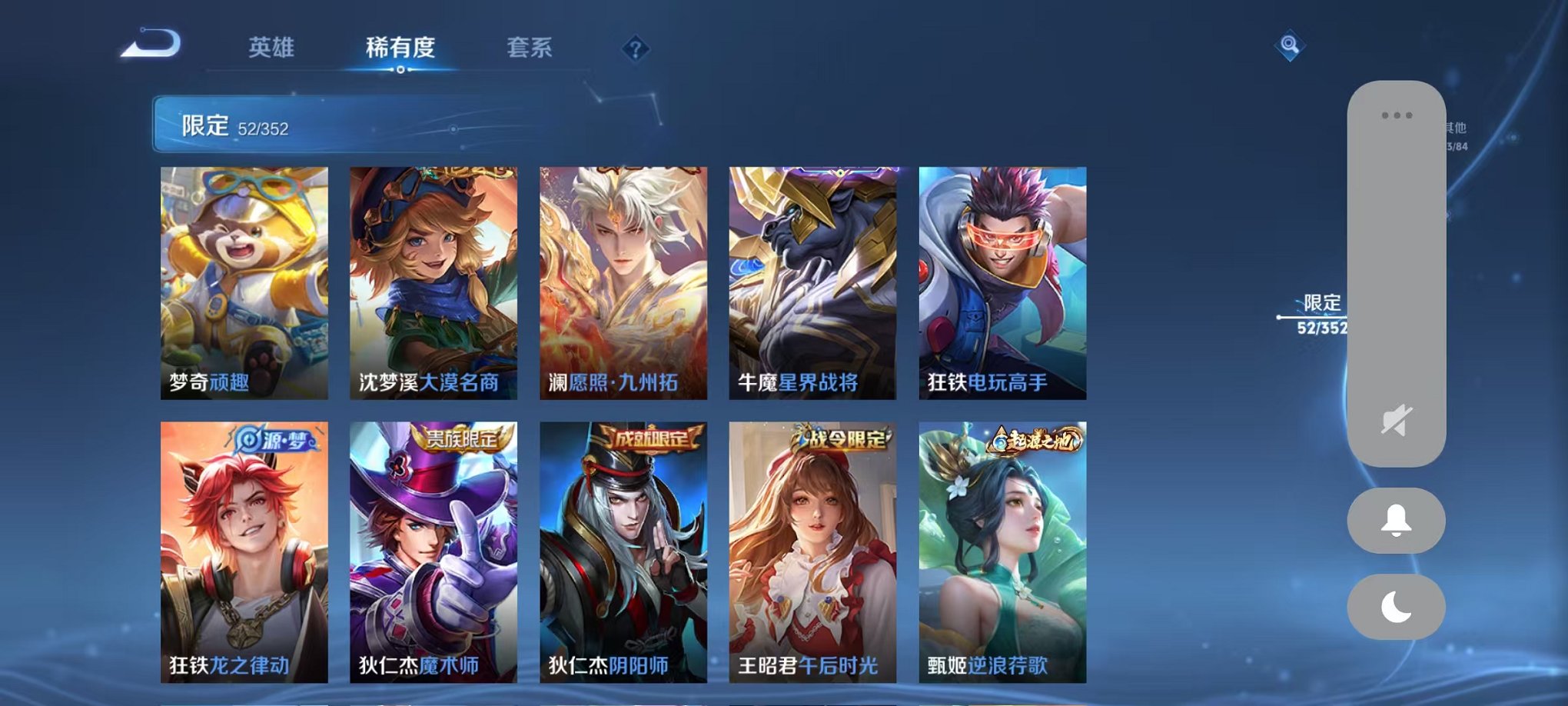This screenshot has height=706, width=1568.
Task: Switch to the 英雄 tab
Action: [270, 48]
